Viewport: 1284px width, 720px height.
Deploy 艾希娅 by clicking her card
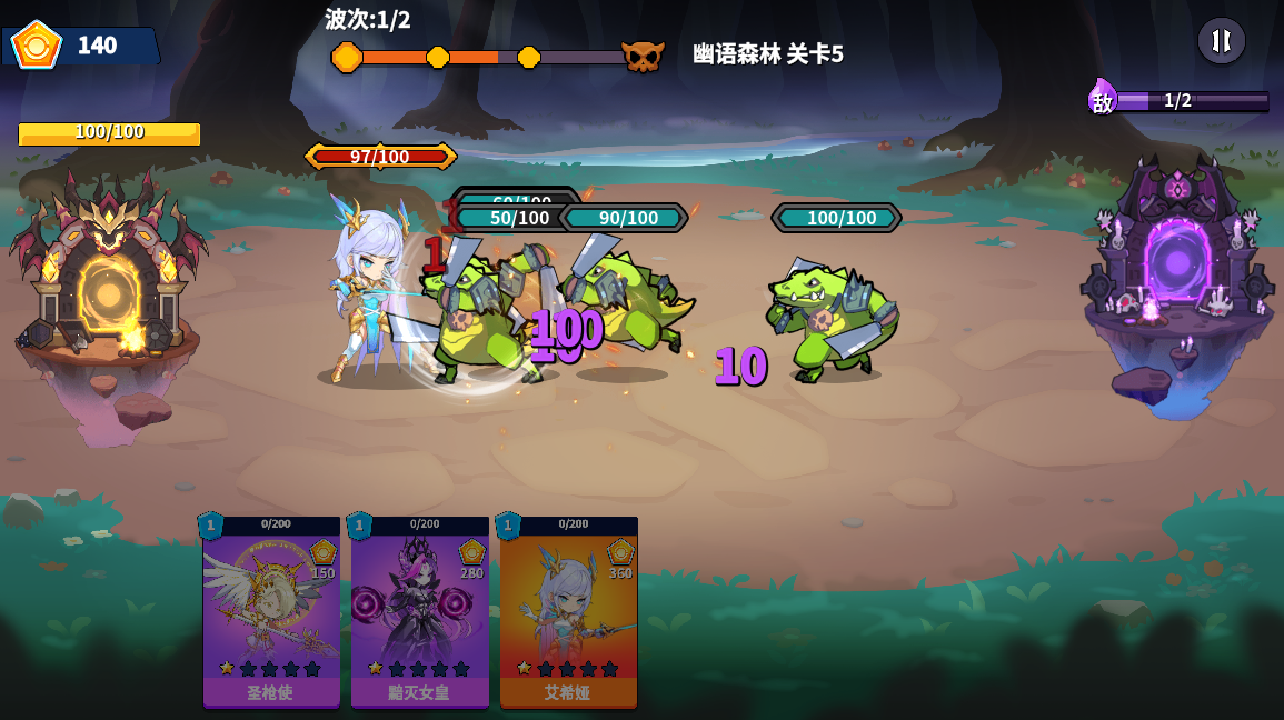point(568,615)
